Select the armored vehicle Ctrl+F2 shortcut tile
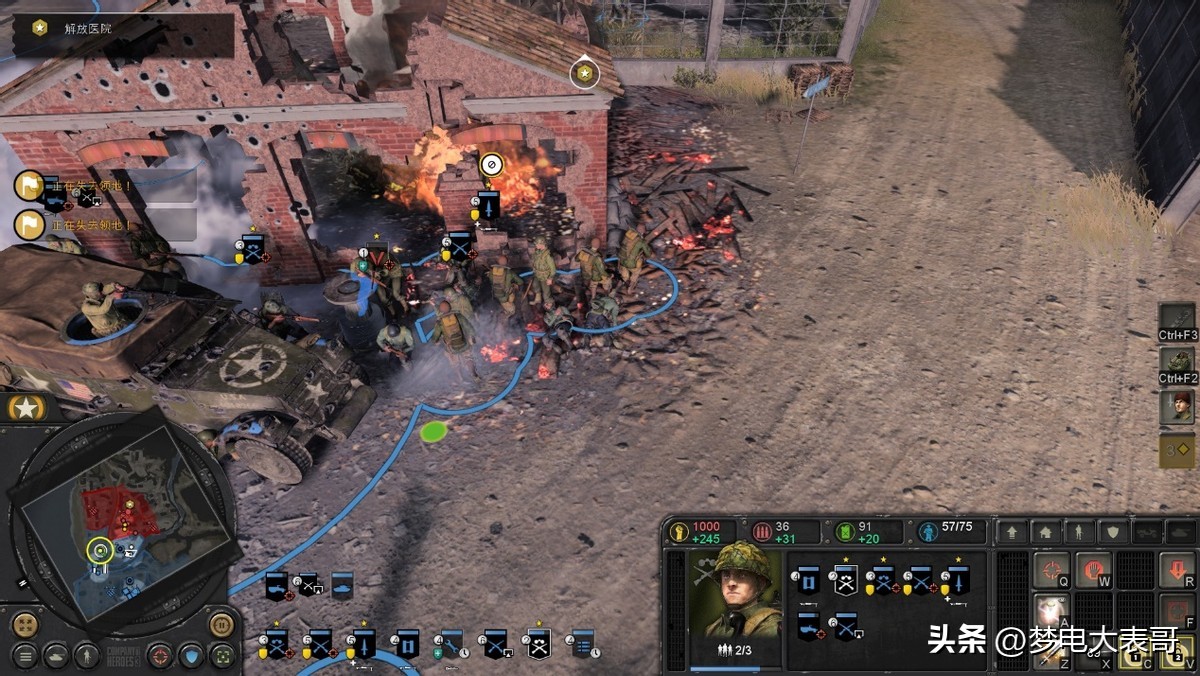Image resolution: width=1200 pixels, height=676 pixels. click(1177, 363)
